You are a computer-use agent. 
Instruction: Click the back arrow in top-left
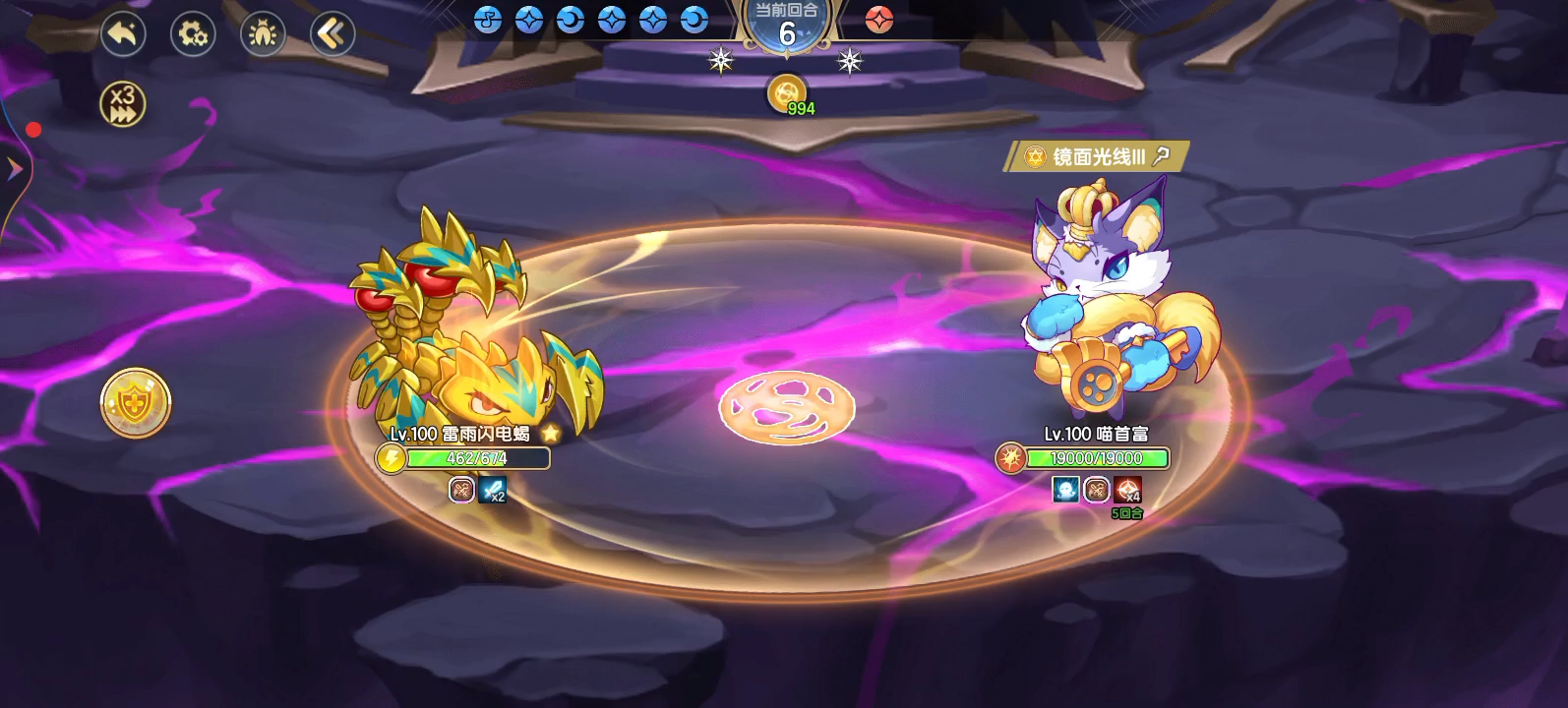[x=122, y=32]
